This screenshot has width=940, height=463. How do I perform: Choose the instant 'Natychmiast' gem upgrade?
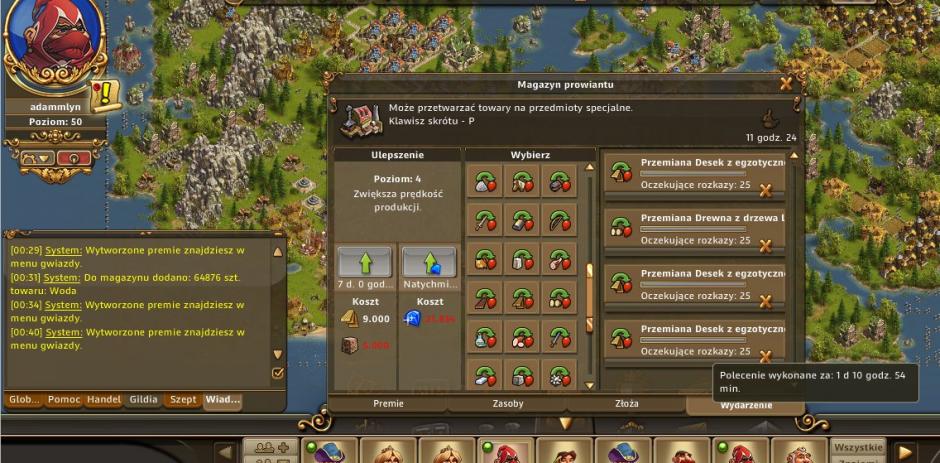tap(429, 262)
